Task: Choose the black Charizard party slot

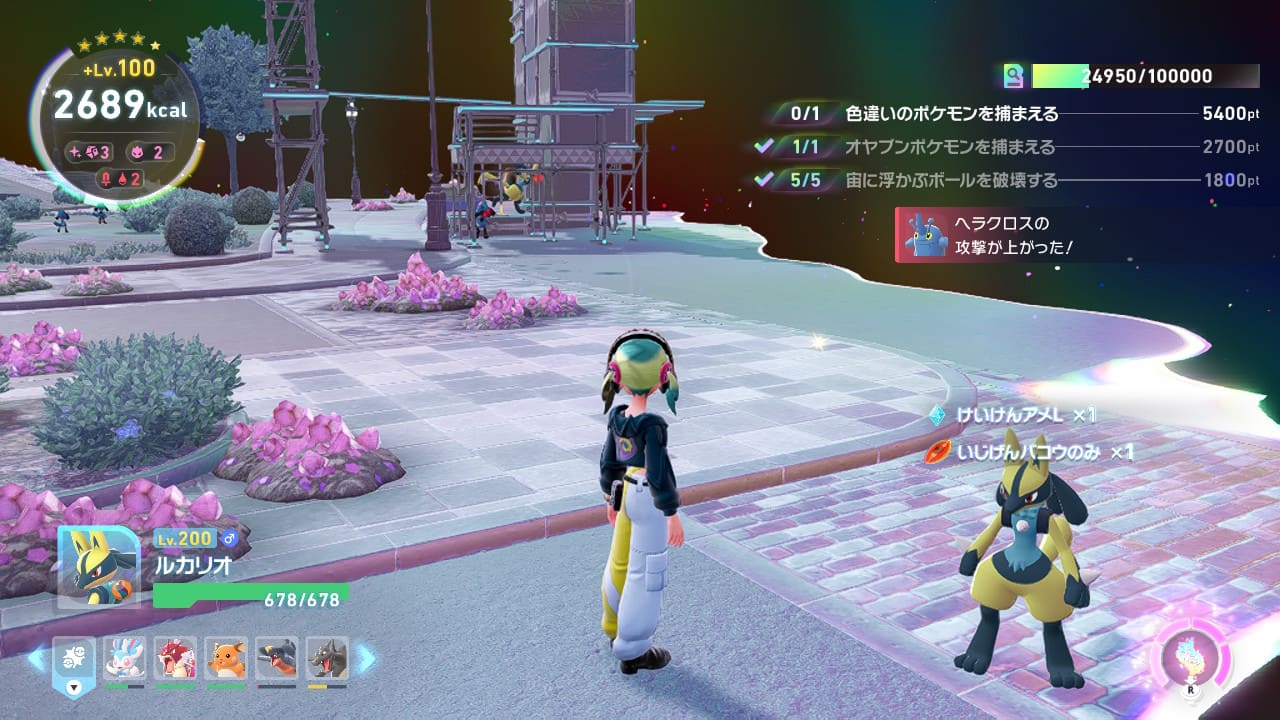Action: pyautogui.click(x=328, y=658)
